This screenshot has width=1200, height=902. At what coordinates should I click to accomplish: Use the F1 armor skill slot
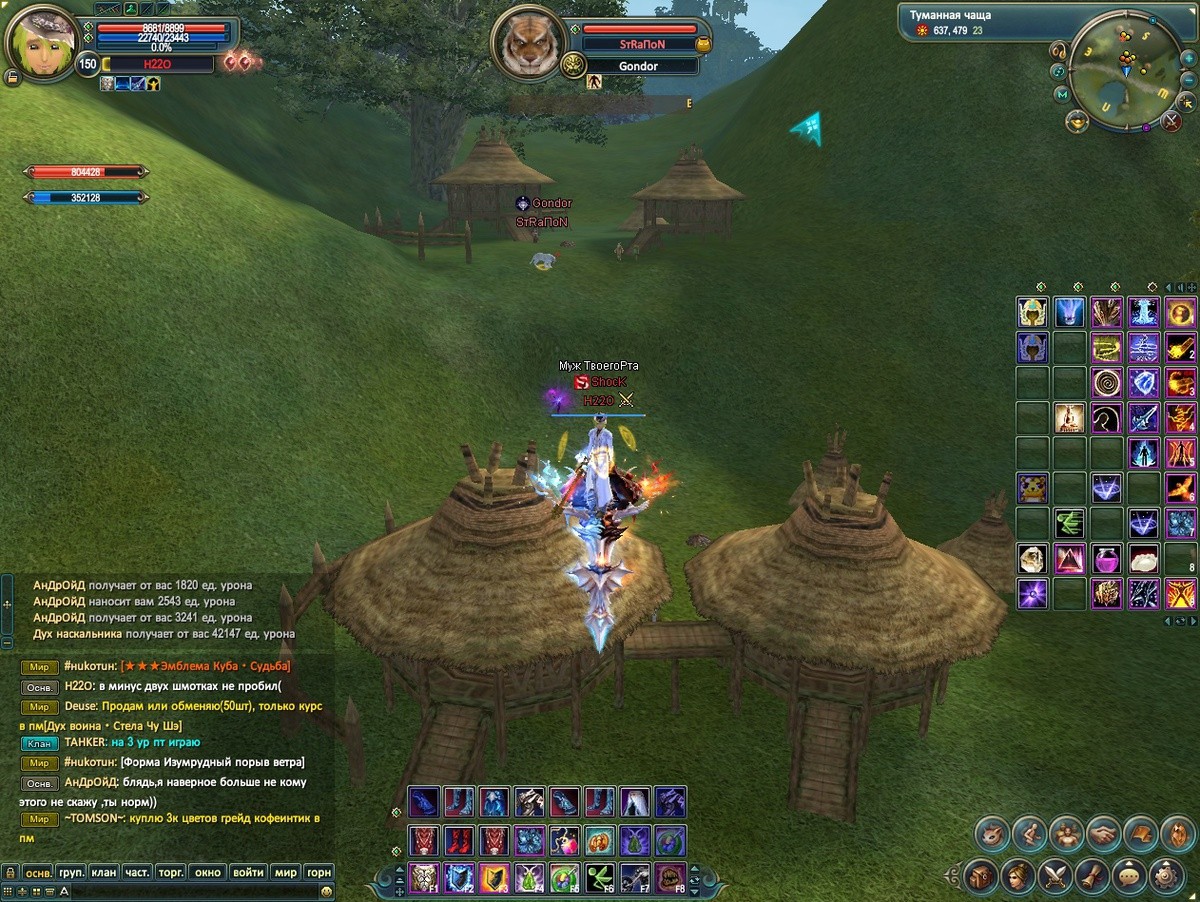pos(424,877)
